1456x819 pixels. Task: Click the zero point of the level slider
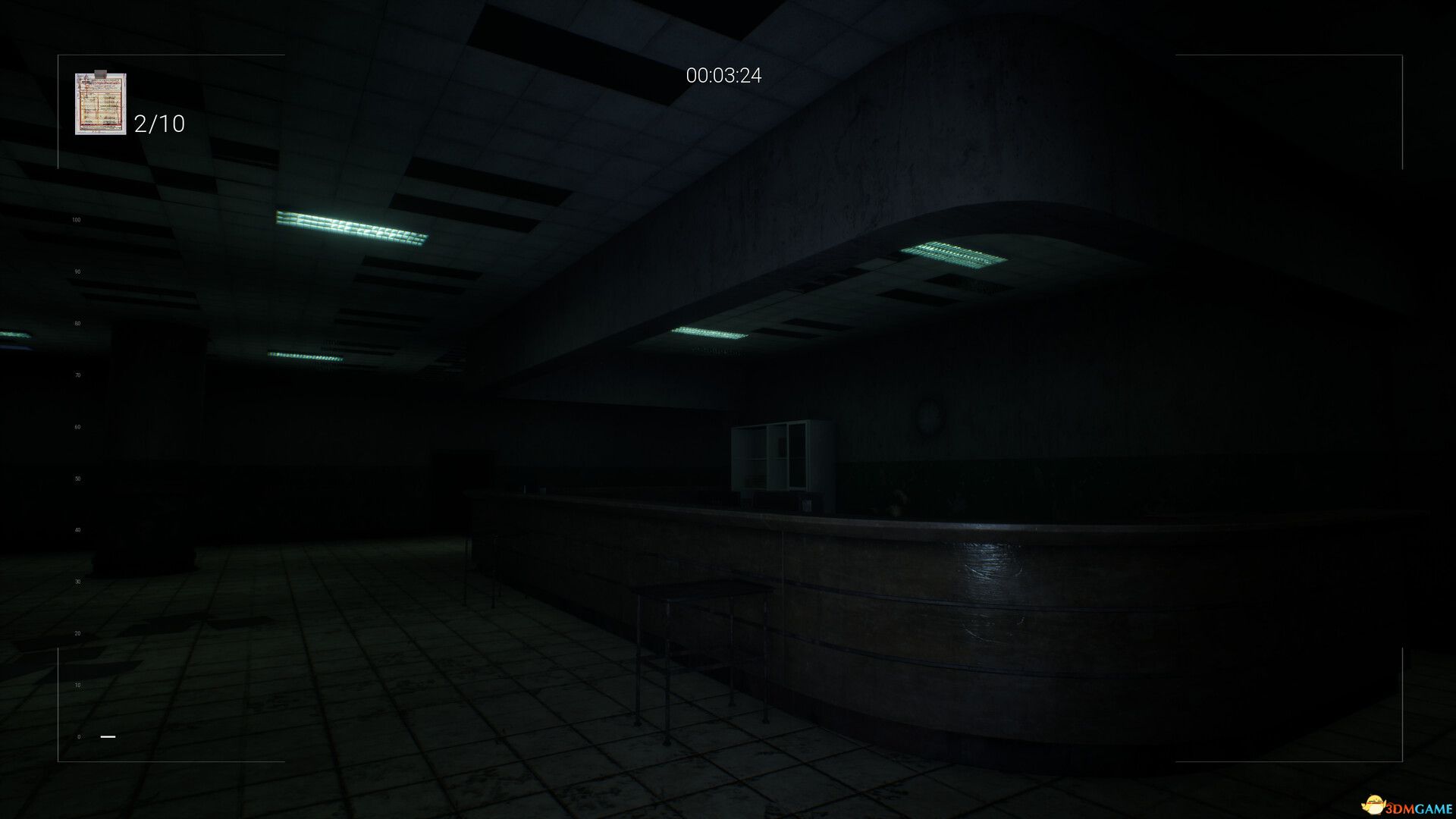pyautogui.click(x=78, y=736)
